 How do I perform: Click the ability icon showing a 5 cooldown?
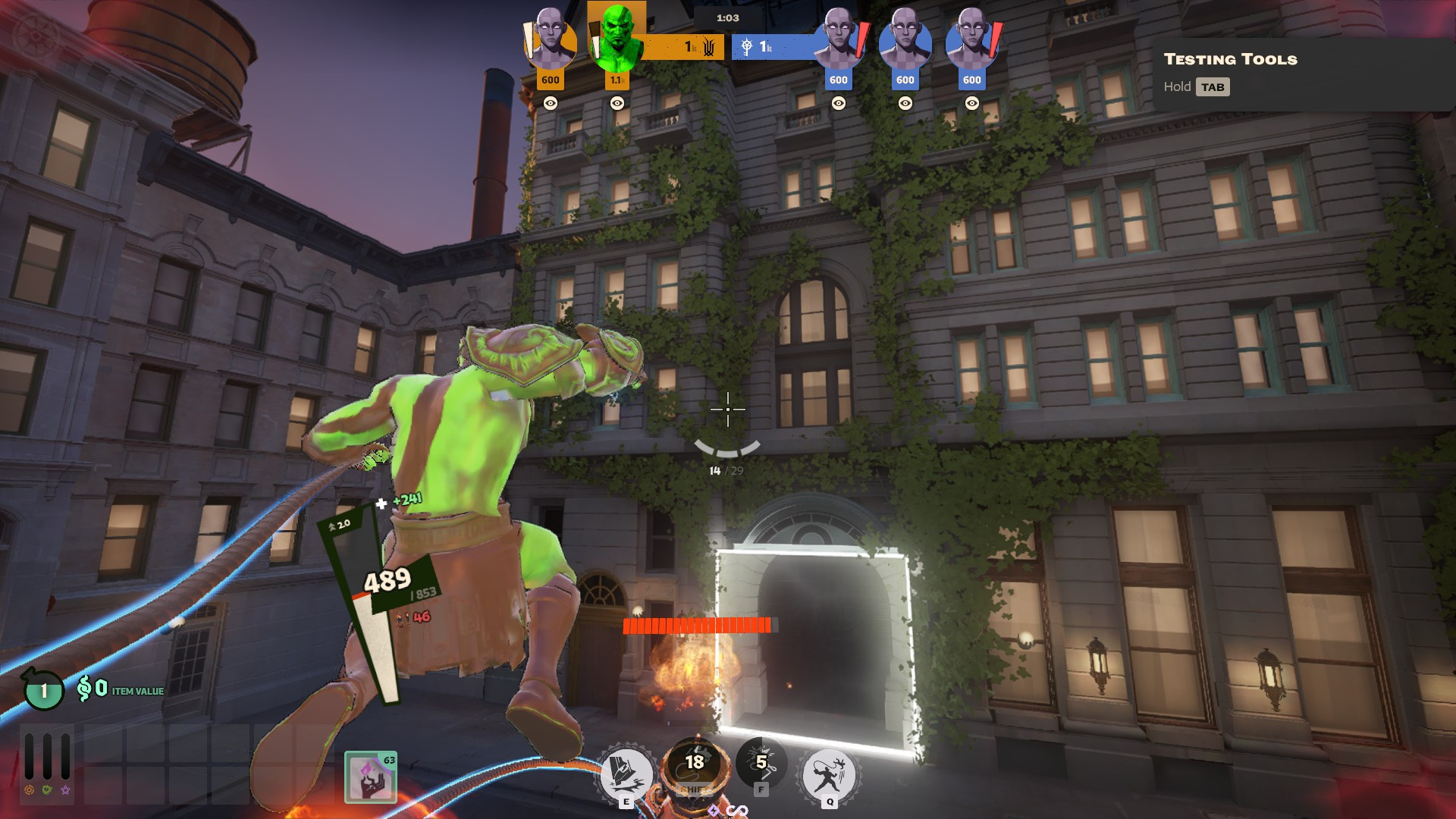[761, 763]
